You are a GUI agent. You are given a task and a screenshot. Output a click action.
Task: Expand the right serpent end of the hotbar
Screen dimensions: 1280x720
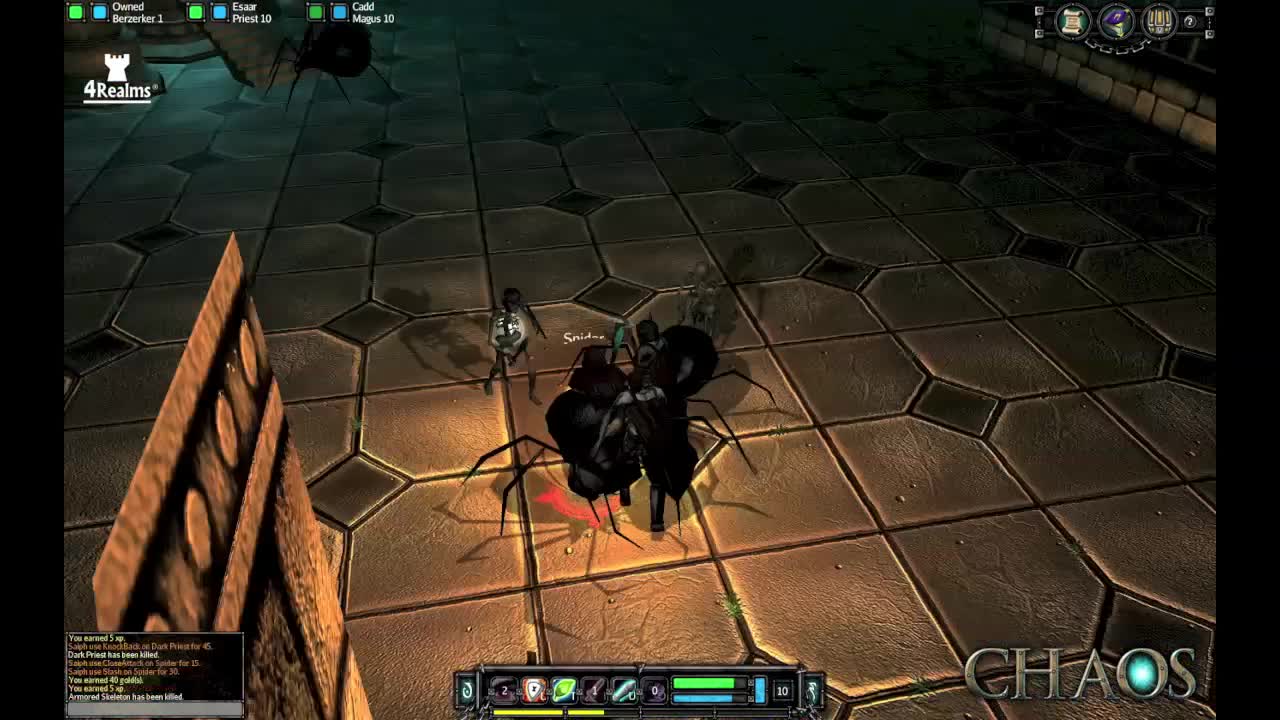tap(812, 690)
